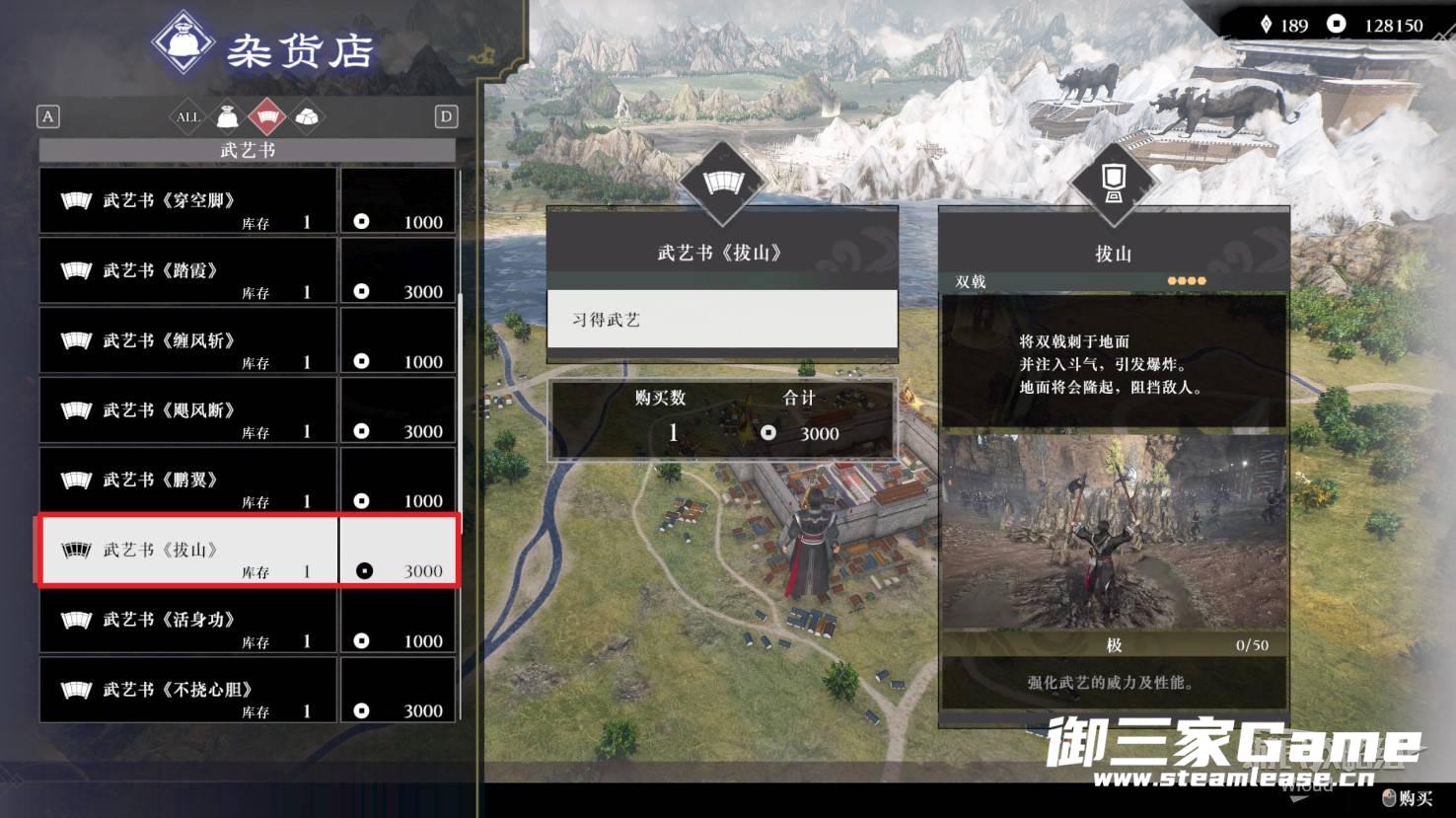Switch to the ore materials category tab
Viewport: 1456px width, 818px height.
[308, 117]
